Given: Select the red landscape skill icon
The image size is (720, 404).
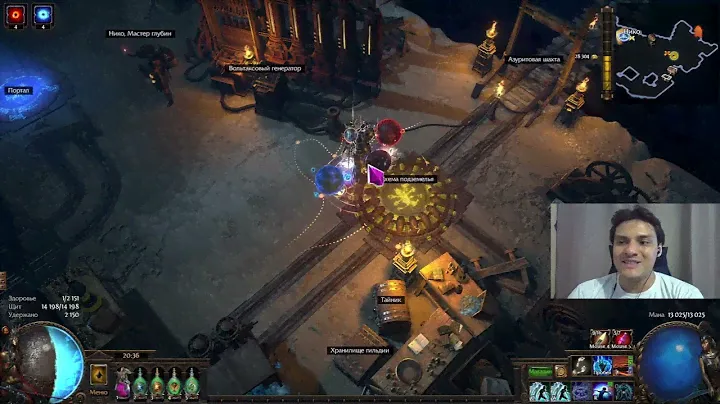Looking at the screenshot, I should coord(623,366).
